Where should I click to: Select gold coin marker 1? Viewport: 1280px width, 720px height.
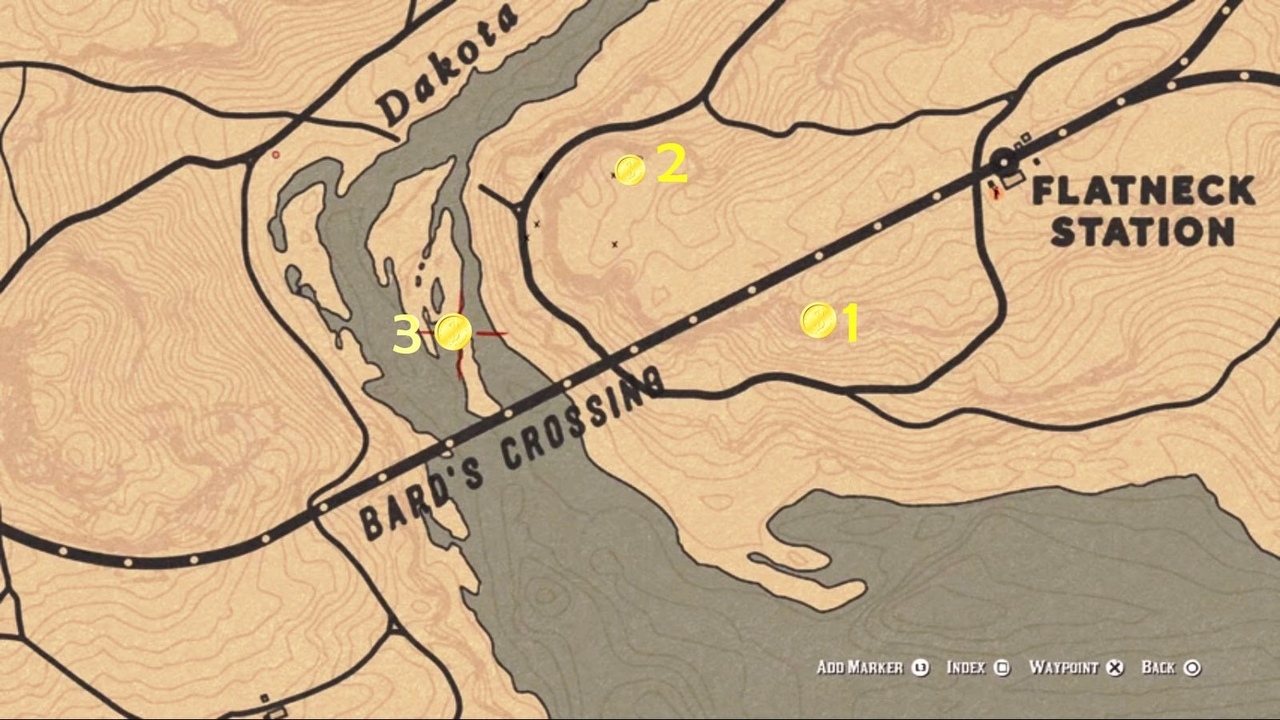point(819,320)
